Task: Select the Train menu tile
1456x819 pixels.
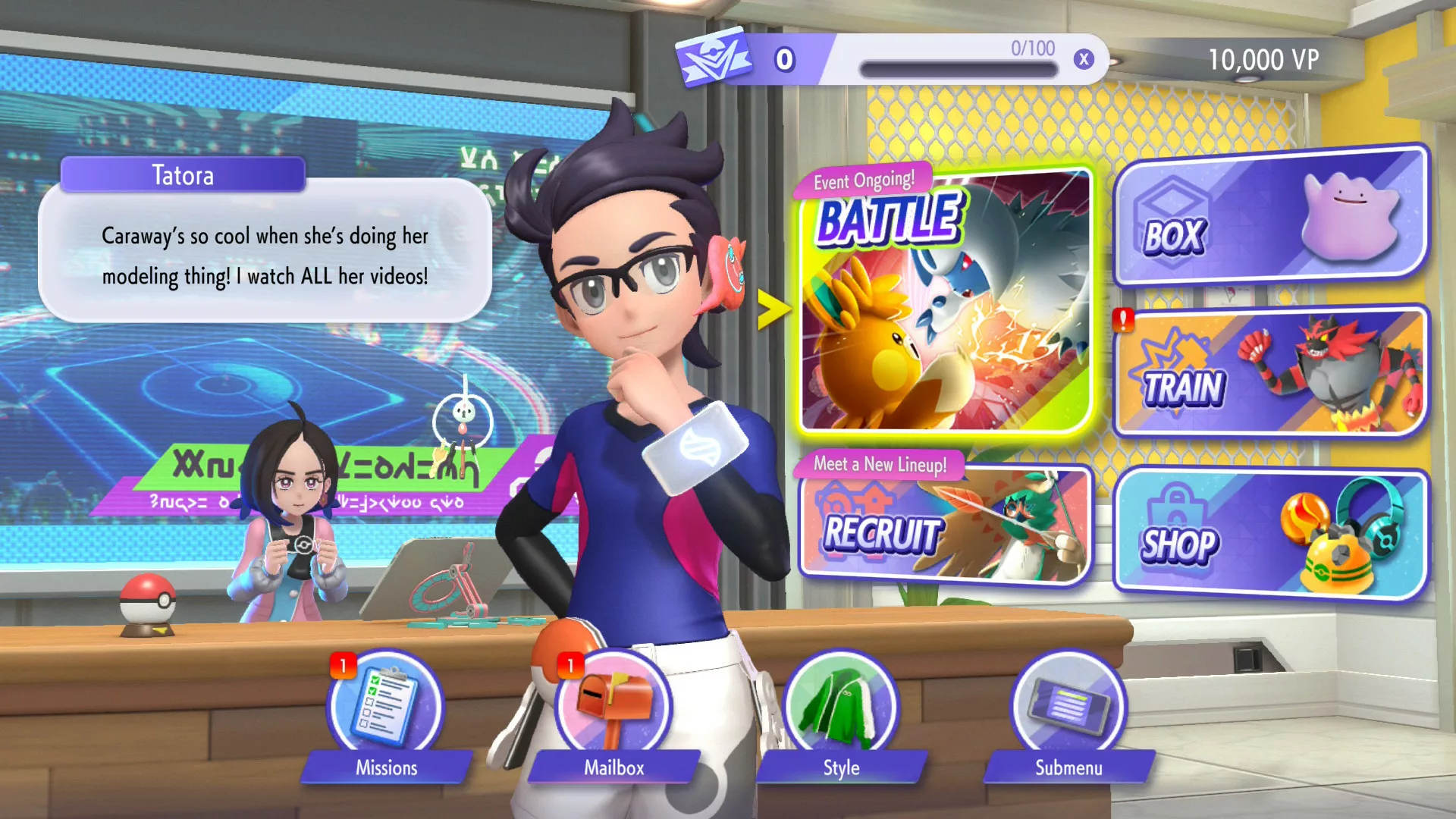Action: (1270, 373)
